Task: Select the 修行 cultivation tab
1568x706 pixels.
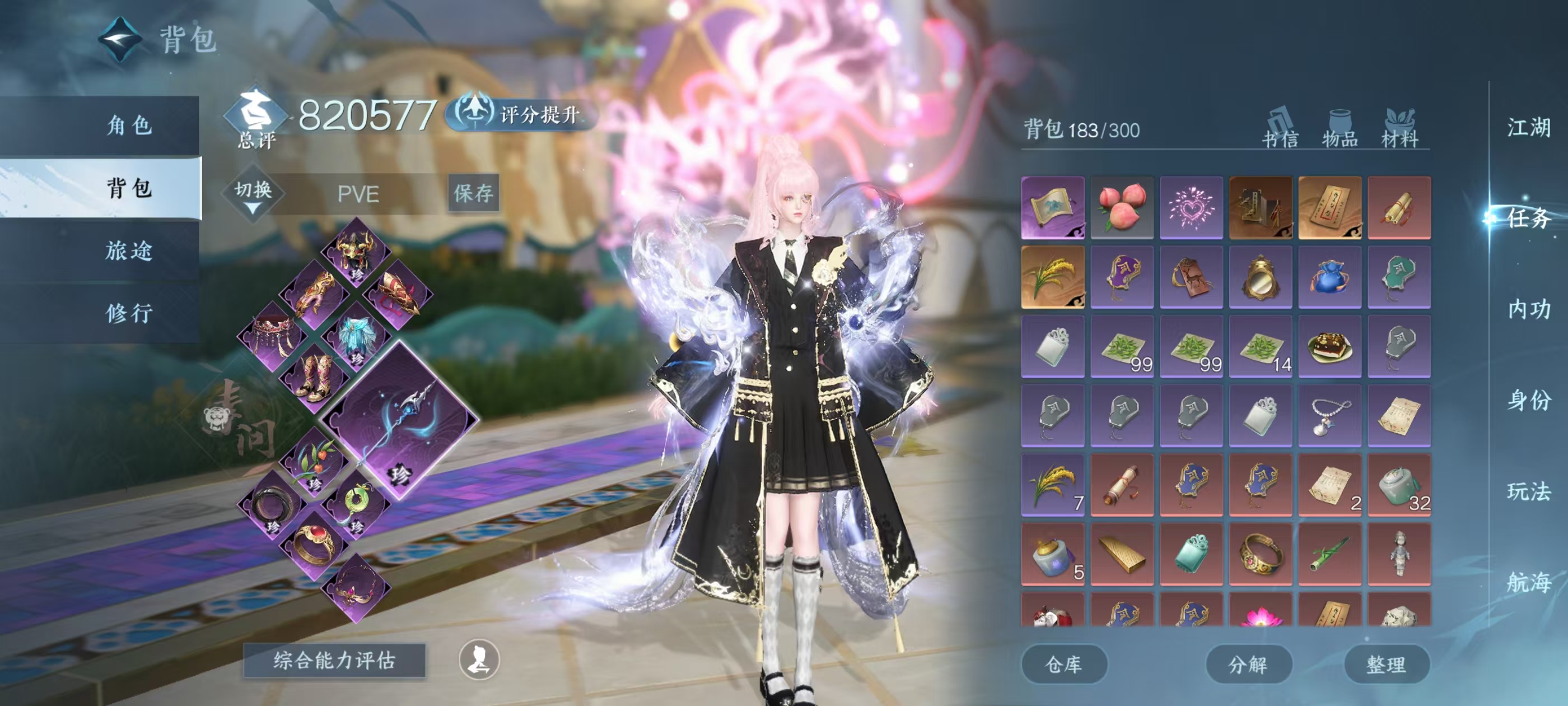Action: pyautogui.click(x=129, y=313)
